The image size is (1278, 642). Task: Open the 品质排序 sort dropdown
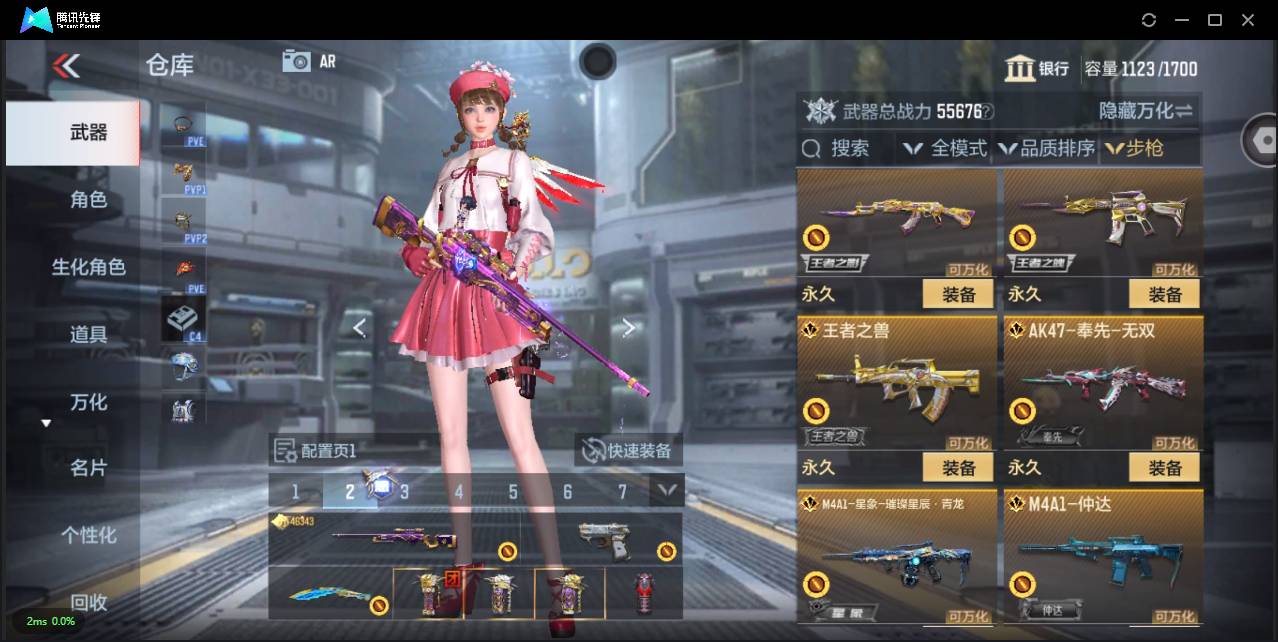tap(1046, 149)
